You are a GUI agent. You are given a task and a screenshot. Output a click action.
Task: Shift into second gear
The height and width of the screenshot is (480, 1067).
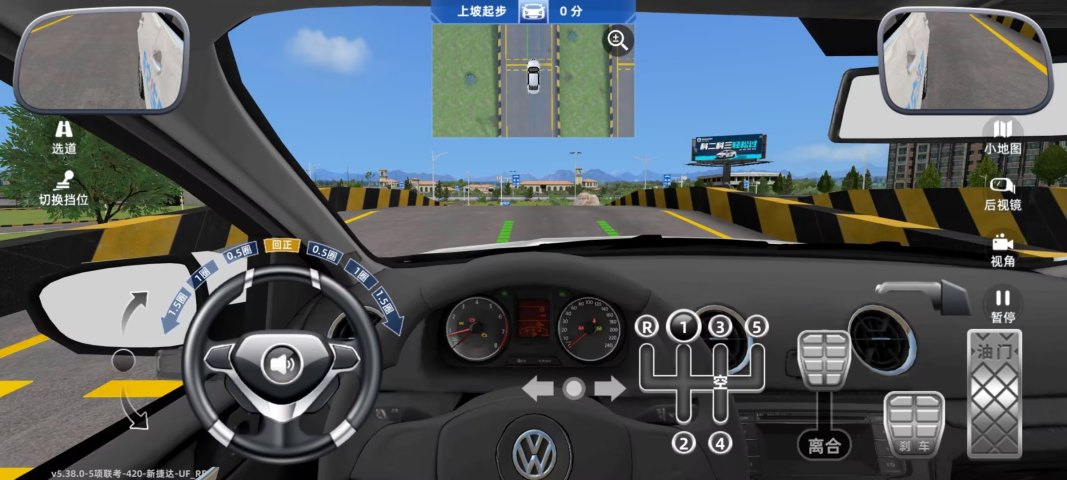pos(684,442)
